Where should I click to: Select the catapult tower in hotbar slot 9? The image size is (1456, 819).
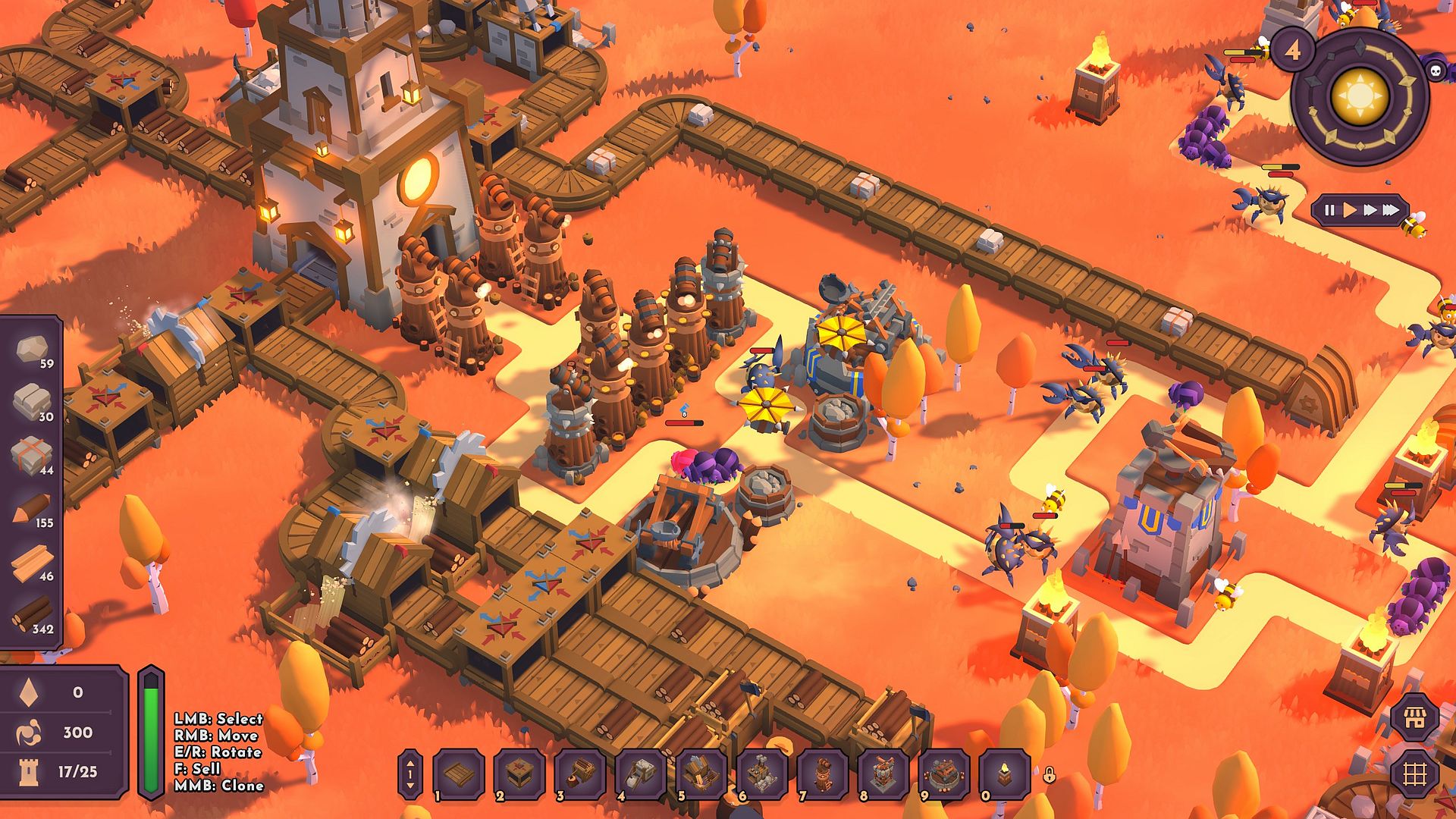tap(944, 774)
